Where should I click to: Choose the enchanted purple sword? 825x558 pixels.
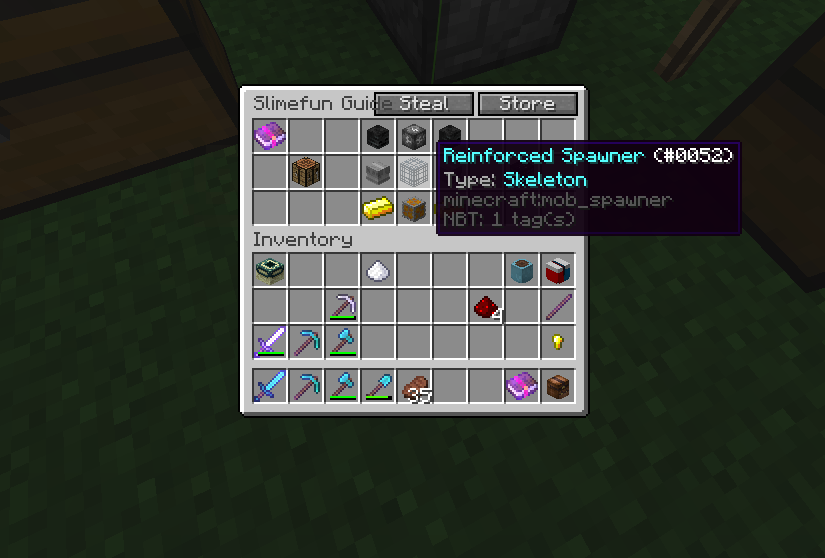270,342
